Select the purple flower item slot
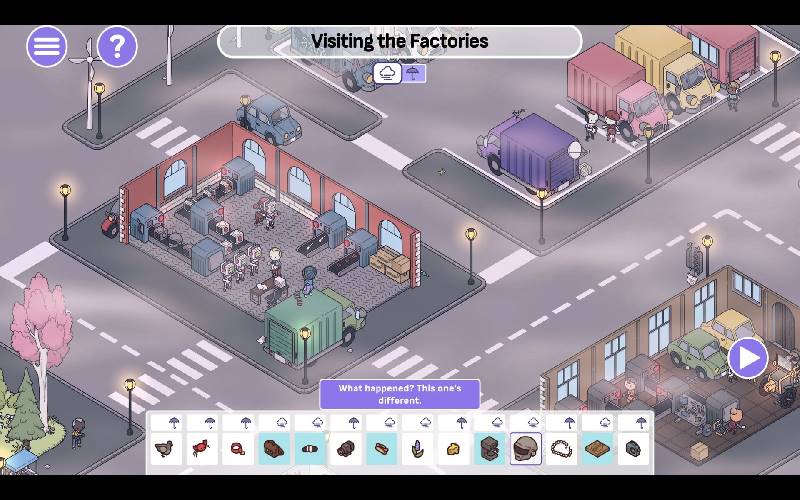The height and width of the screenshot is (500, 800). 418,449
